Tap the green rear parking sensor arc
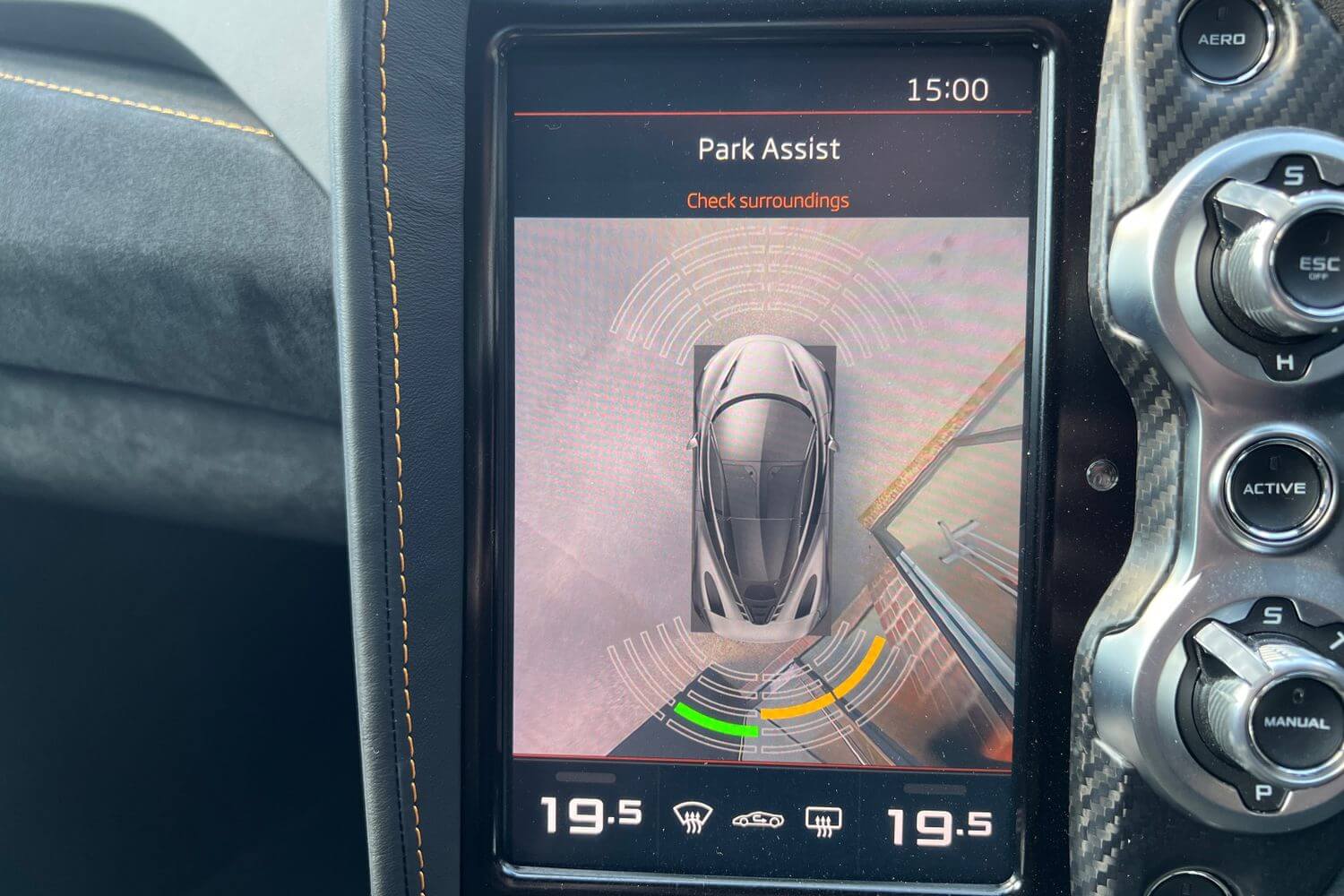This screenshot has height=896, width=1344. (717, 717)
